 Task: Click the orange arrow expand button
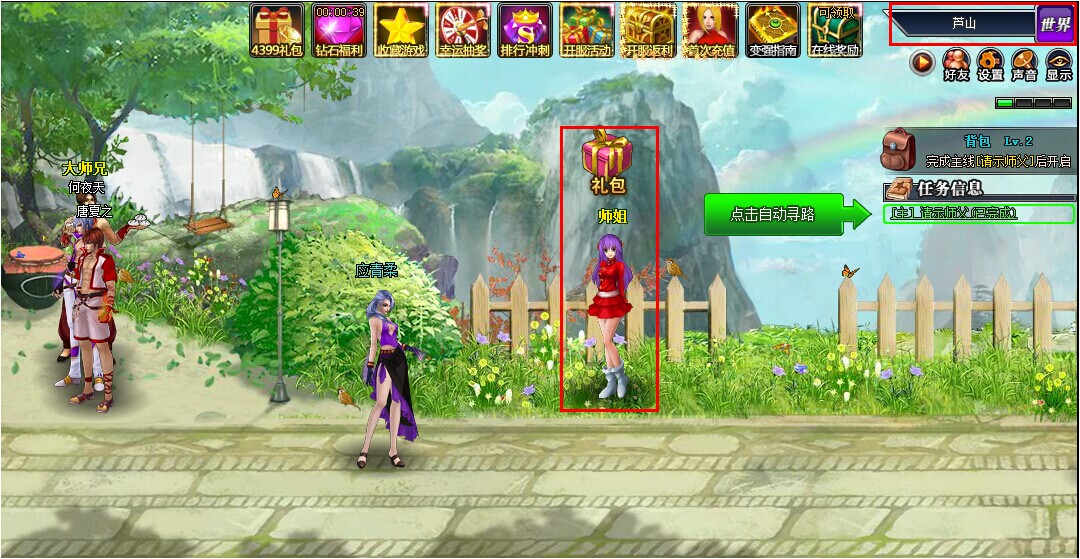pos(922,64)
